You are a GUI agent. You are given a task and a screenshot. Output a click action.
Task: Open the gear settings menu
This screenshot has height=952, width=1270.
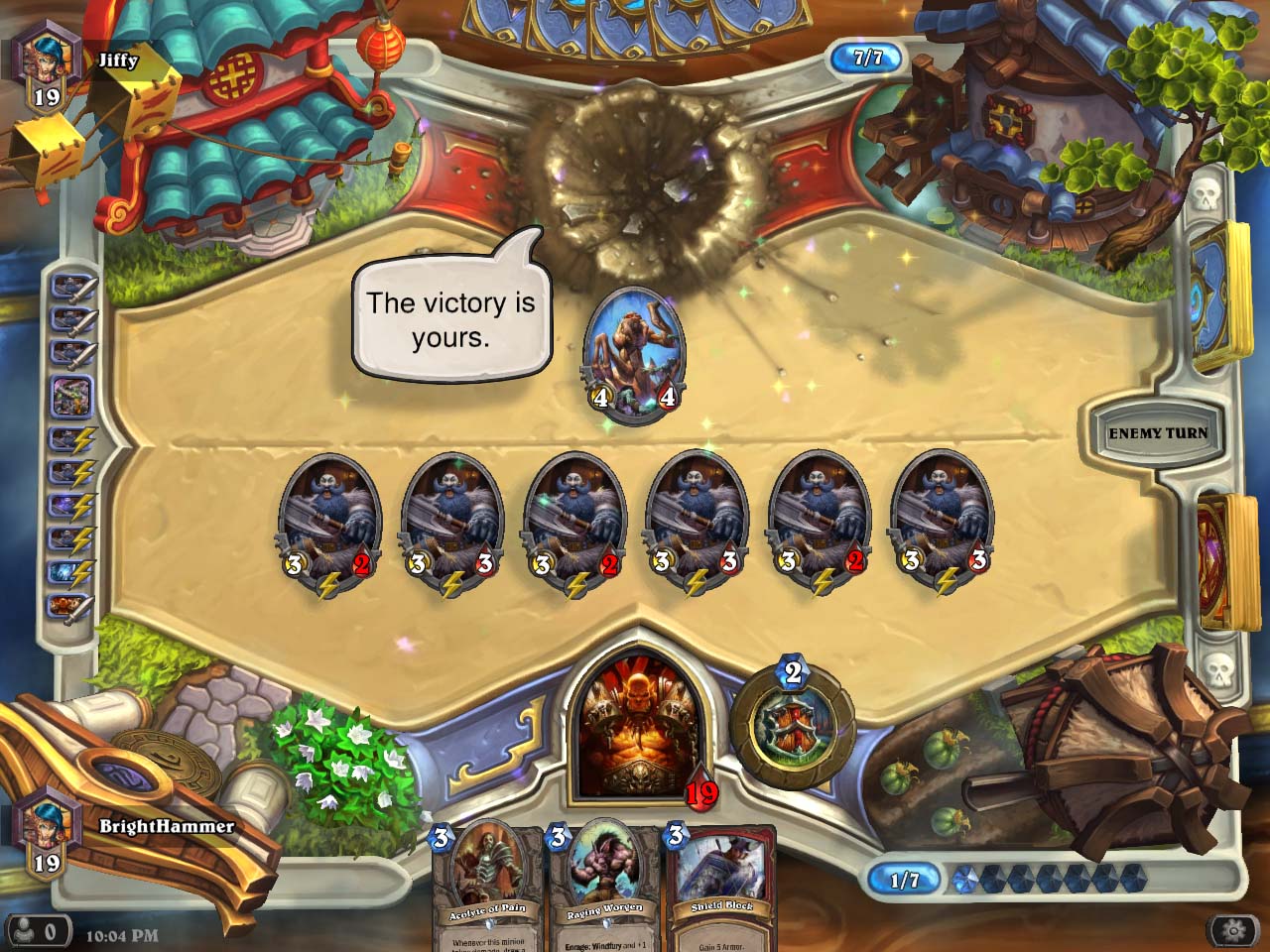point(1233,931)
